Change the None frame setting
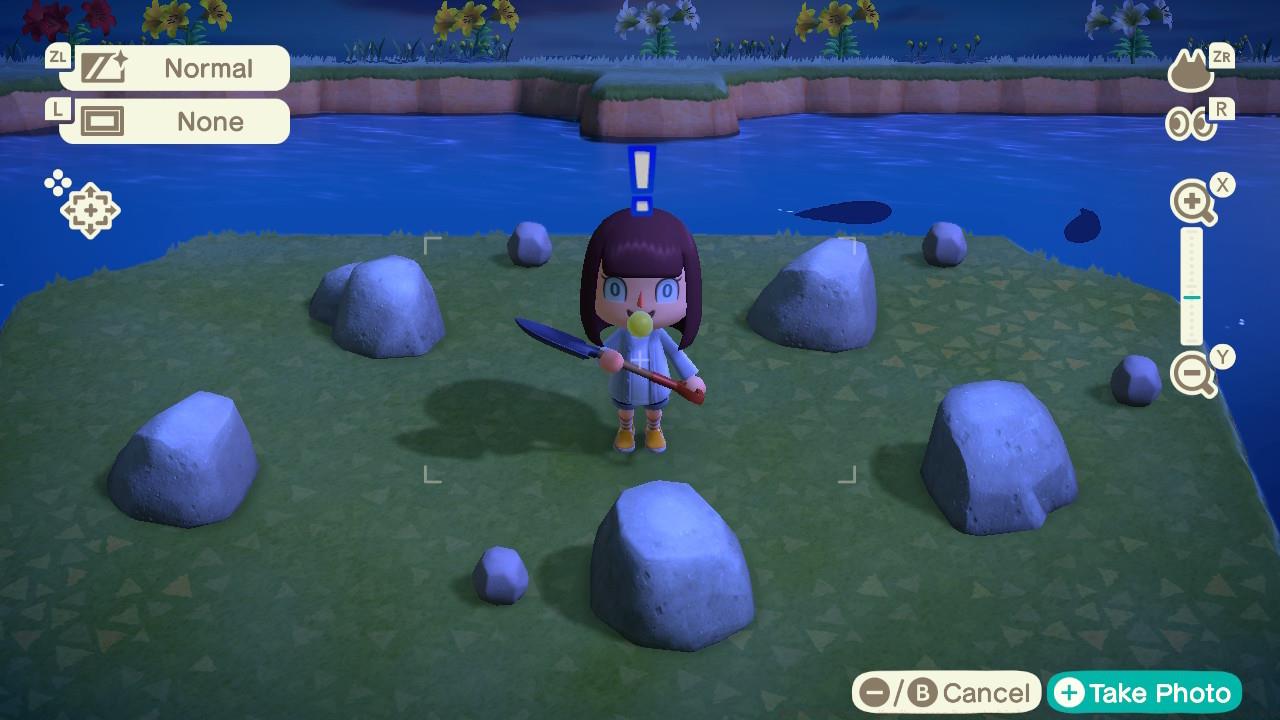 click(x=174, y=121)
